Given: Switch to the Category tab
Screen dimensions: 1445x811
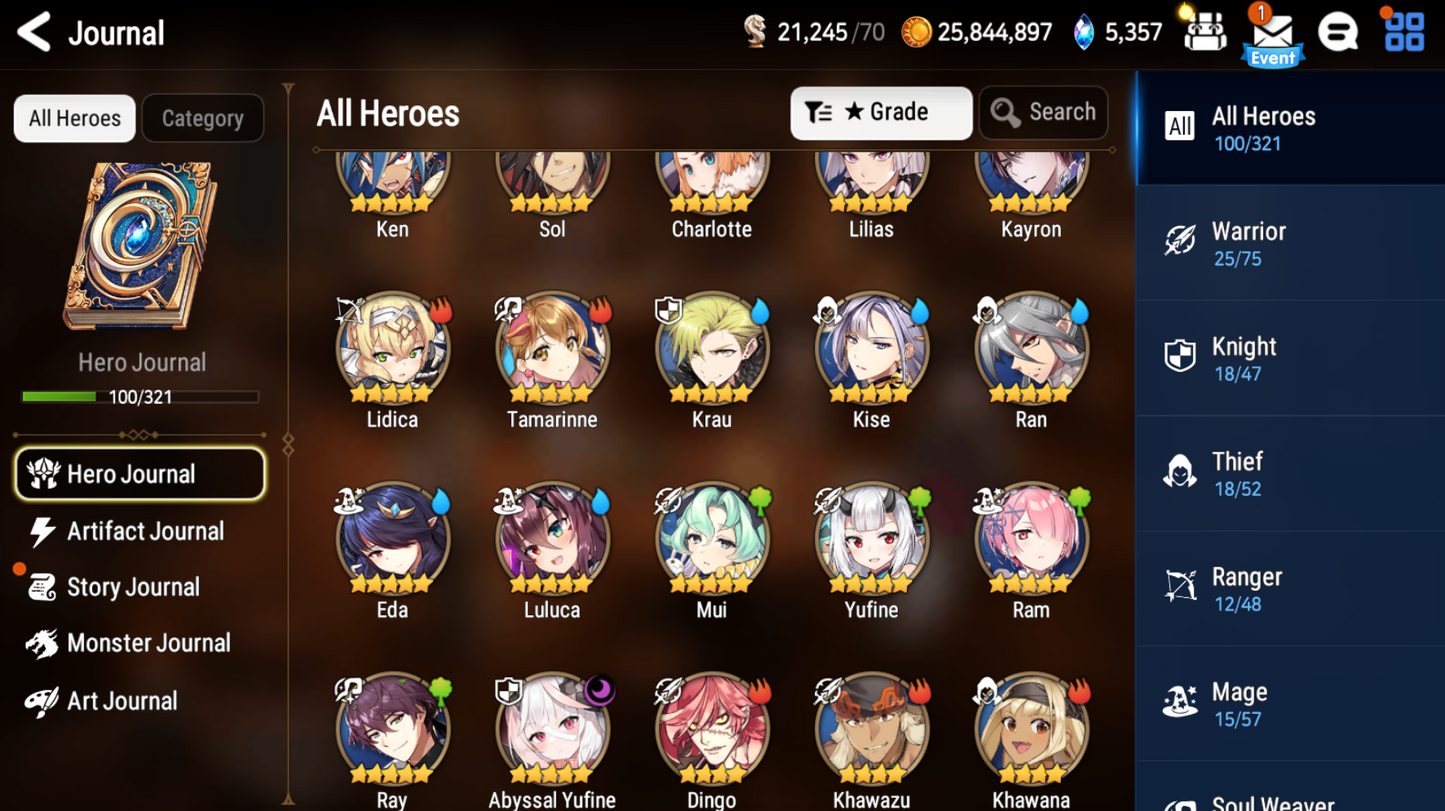Looking at the screenshot, I should pos(202,118).
